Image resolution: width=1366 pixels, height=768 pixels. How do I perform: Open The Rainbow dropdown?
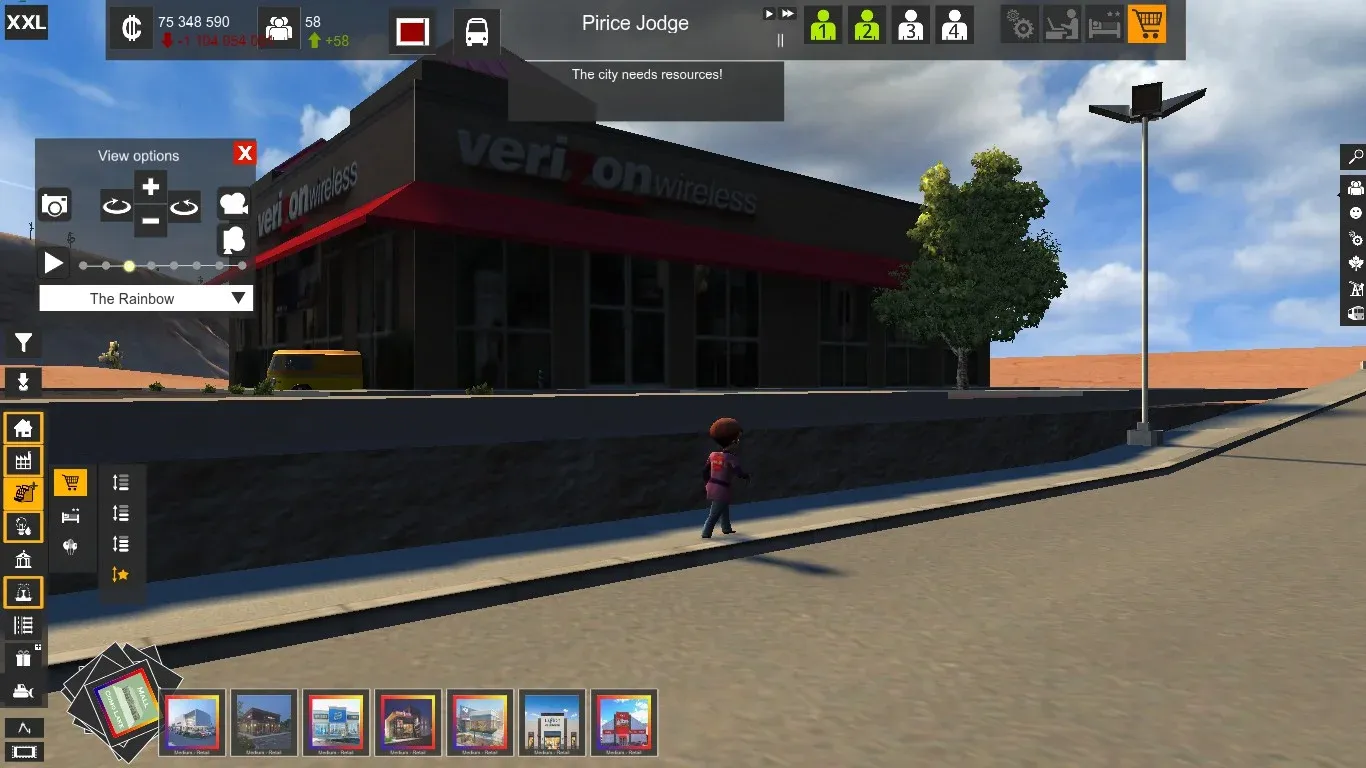point(146,298)
